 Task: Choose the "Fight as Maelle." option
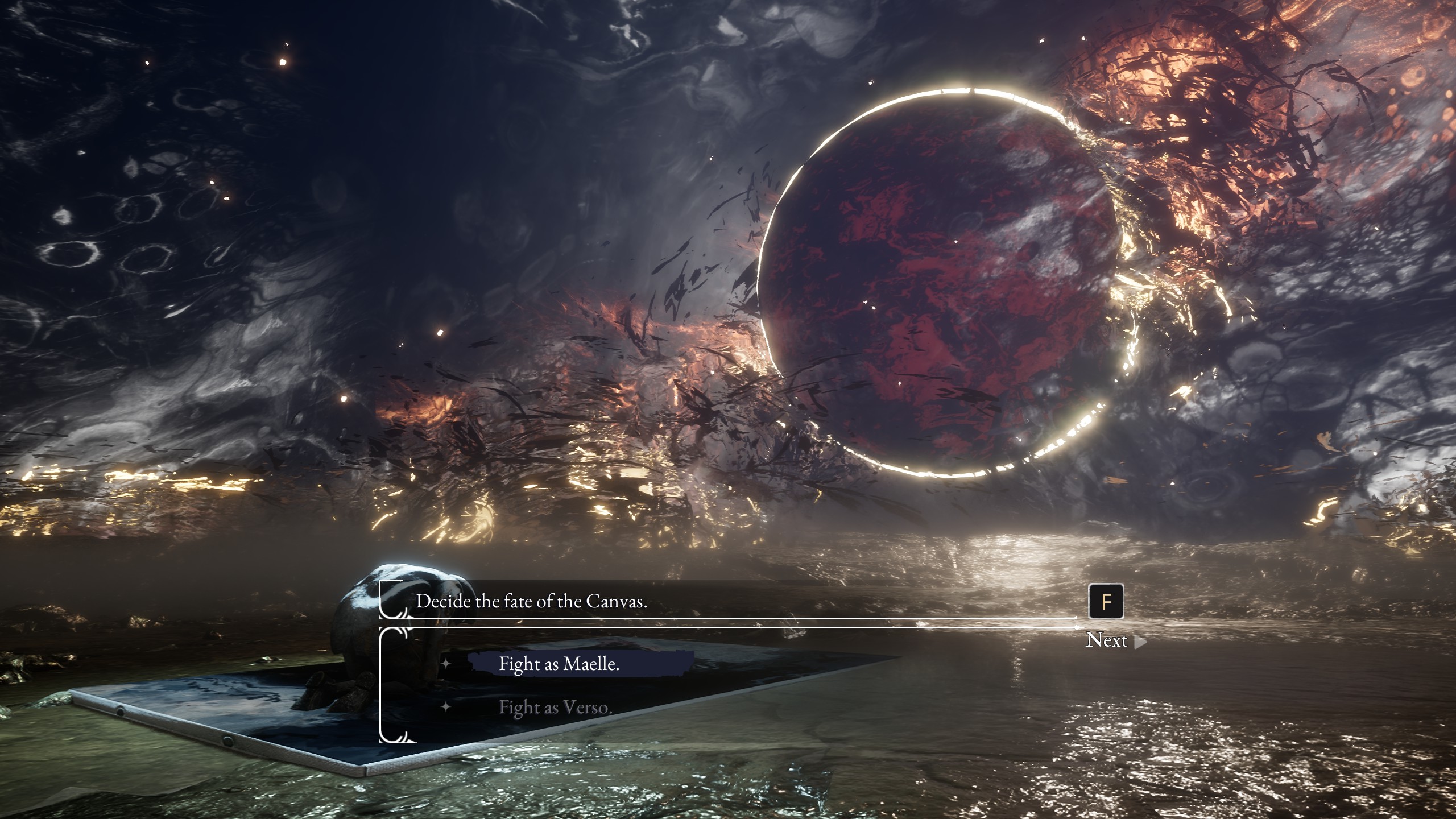(559, 664)
